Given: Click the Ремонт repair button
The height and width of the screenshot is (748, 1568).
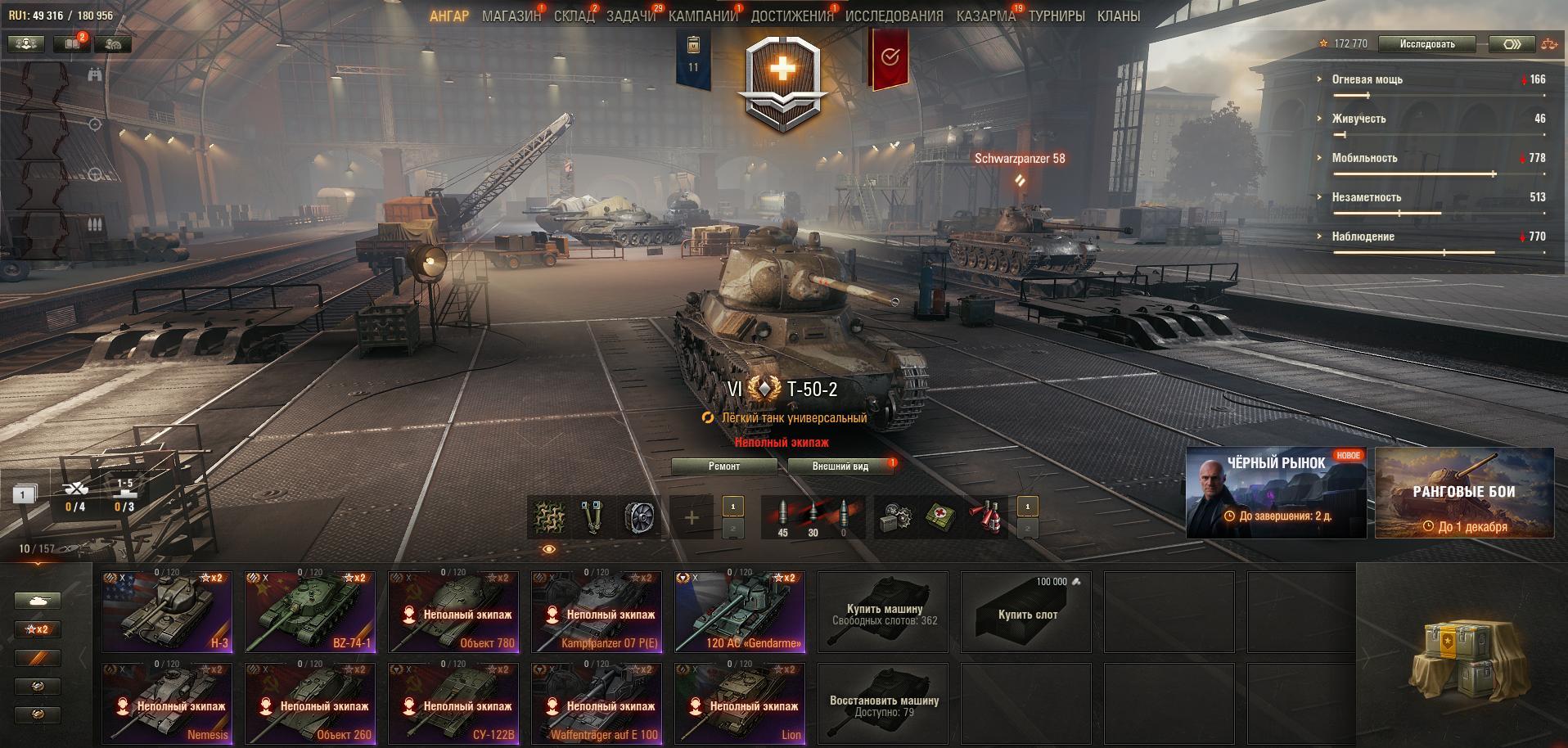Looking at the screenshot, I should (723, 466).
